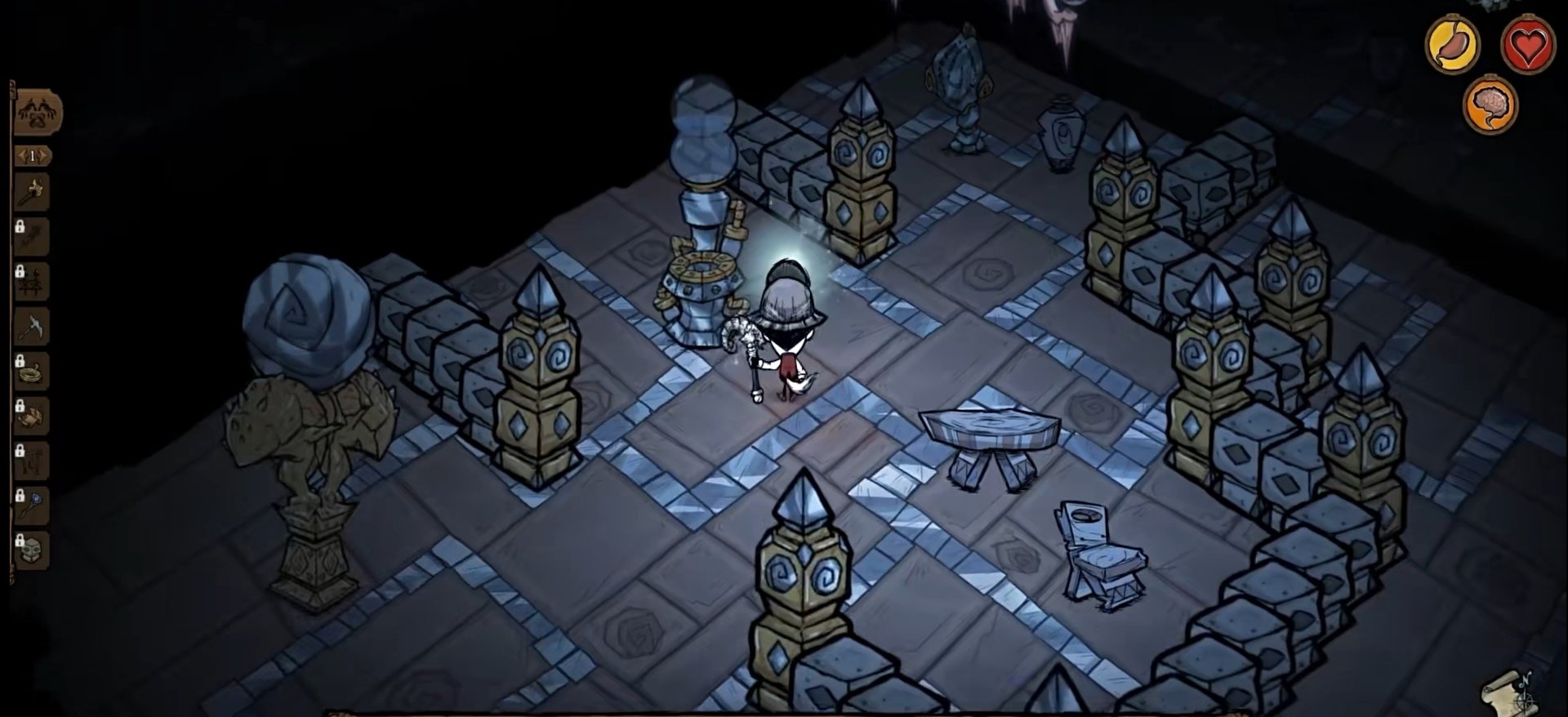Select the torch crafting slot
This screenshot has width=1568, height=717.
33,193
